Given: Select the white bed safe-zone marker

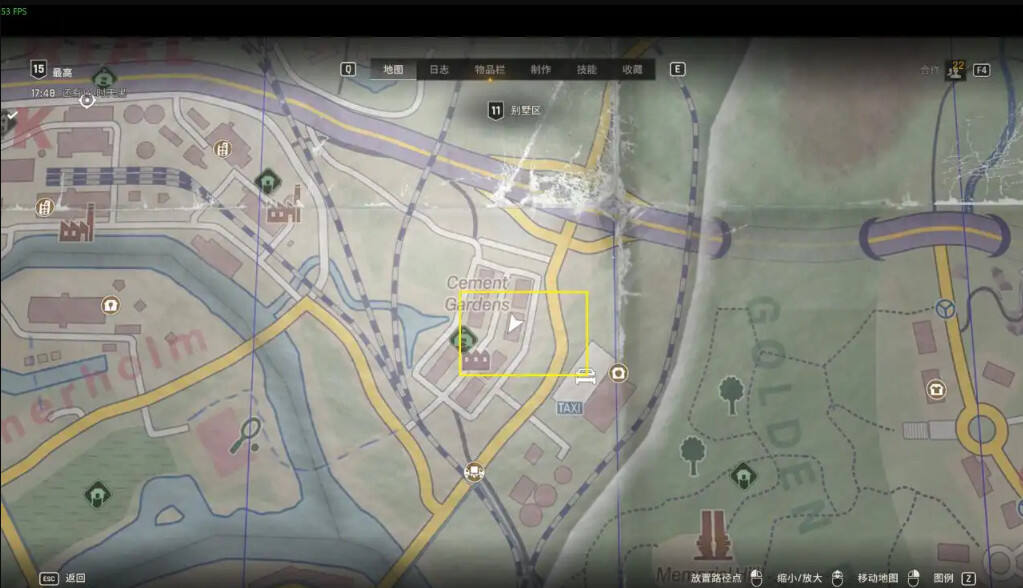Looking at the screenshot, I should coord(586,376).
